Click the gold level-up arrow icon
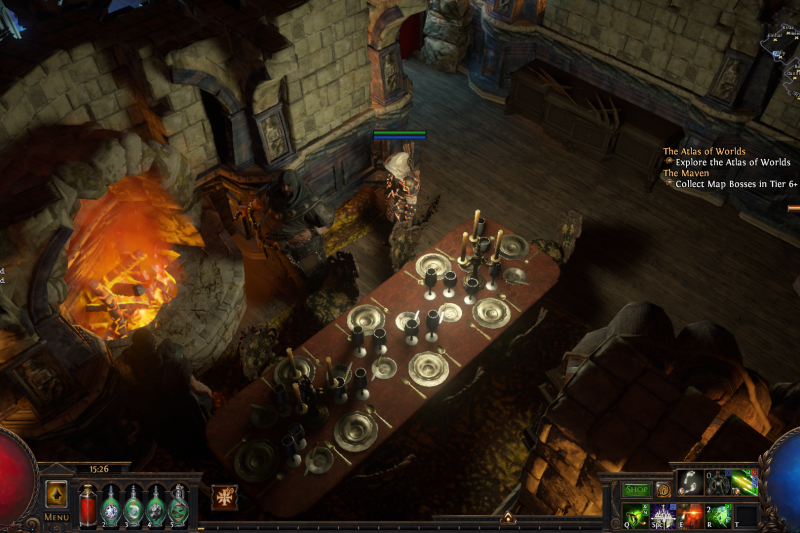 (56, 494)
